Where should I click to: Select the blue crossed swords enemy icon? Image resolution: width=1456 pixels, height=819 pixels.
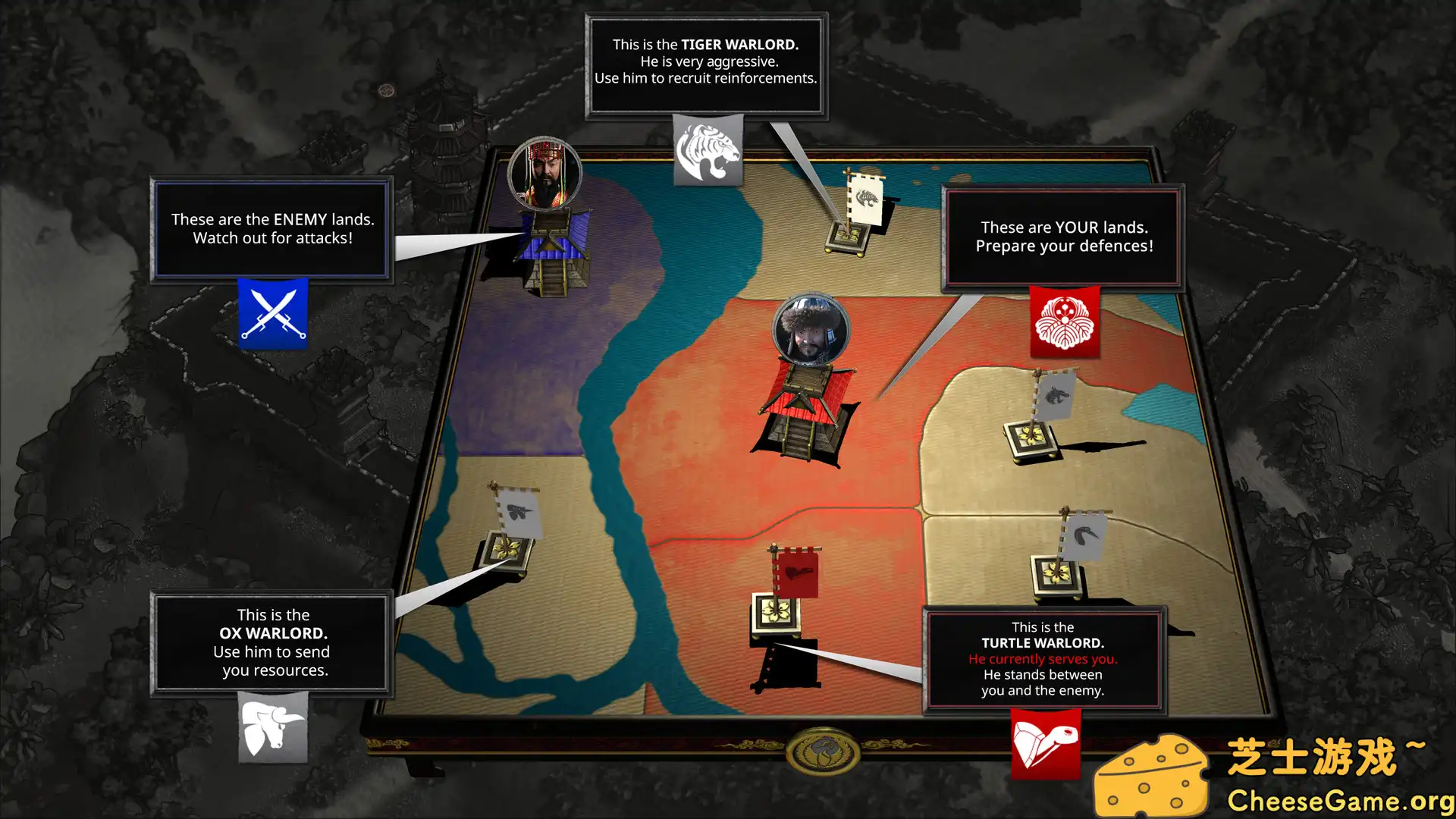(273, 313)
